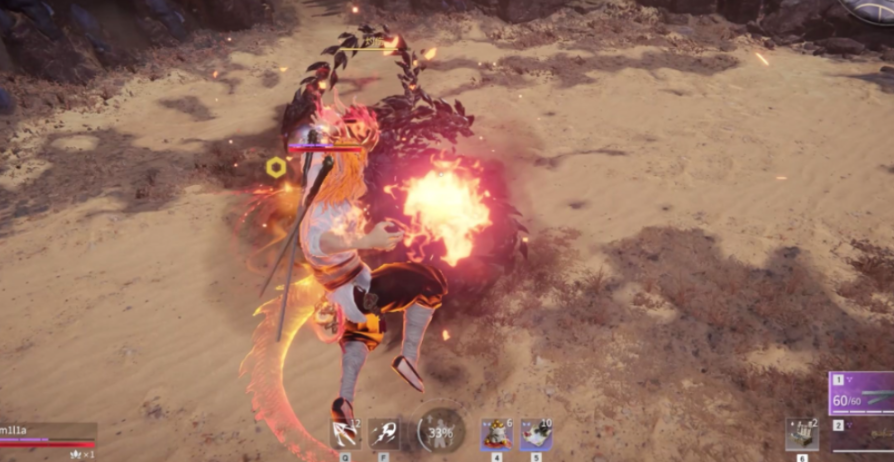
Task: Use the consumable item with count 10
Action: 535,434
